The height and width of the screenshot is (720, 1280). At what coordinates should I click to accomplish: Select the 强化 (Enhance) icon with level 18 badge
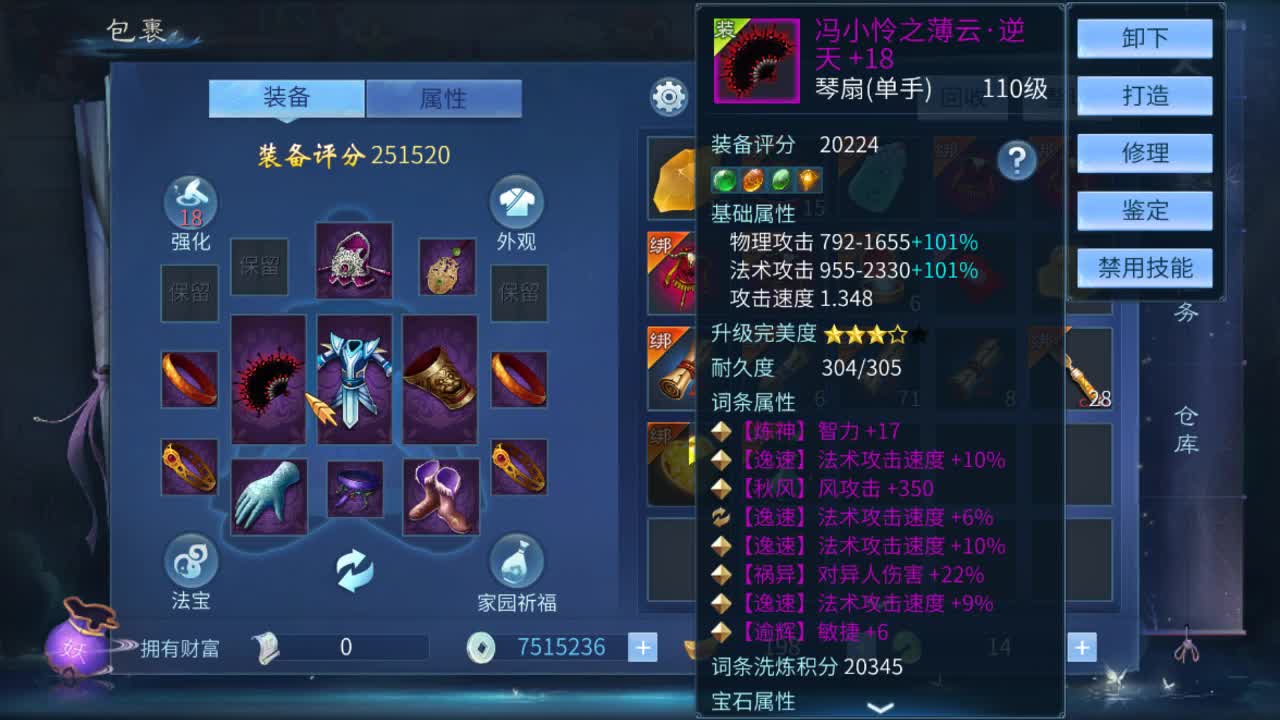pos(190,205)
